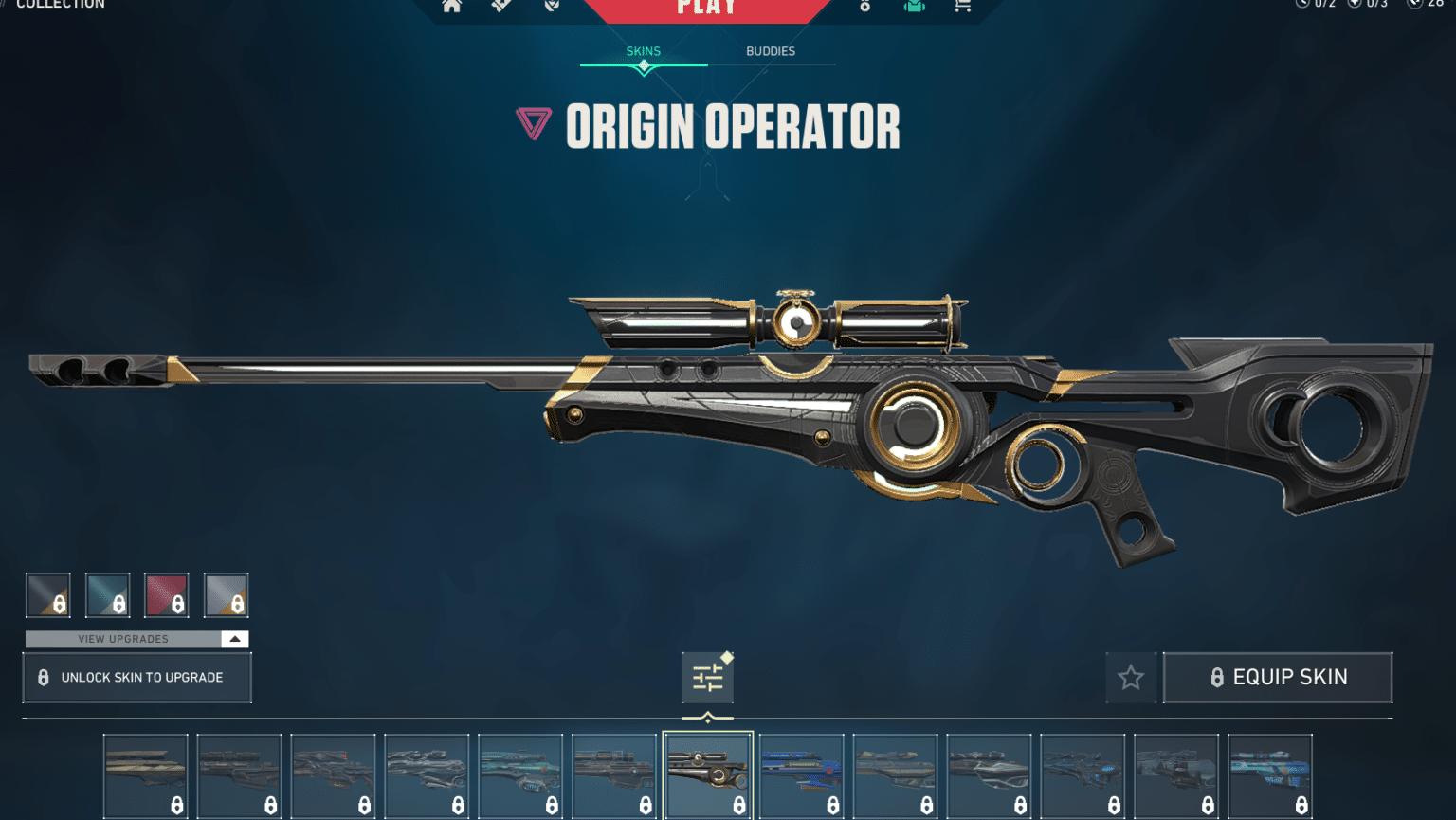Image resolution: width=1456 pixels, height=820 pixels.
Task: Open the Career profile icon
Action: click(864, 6)
